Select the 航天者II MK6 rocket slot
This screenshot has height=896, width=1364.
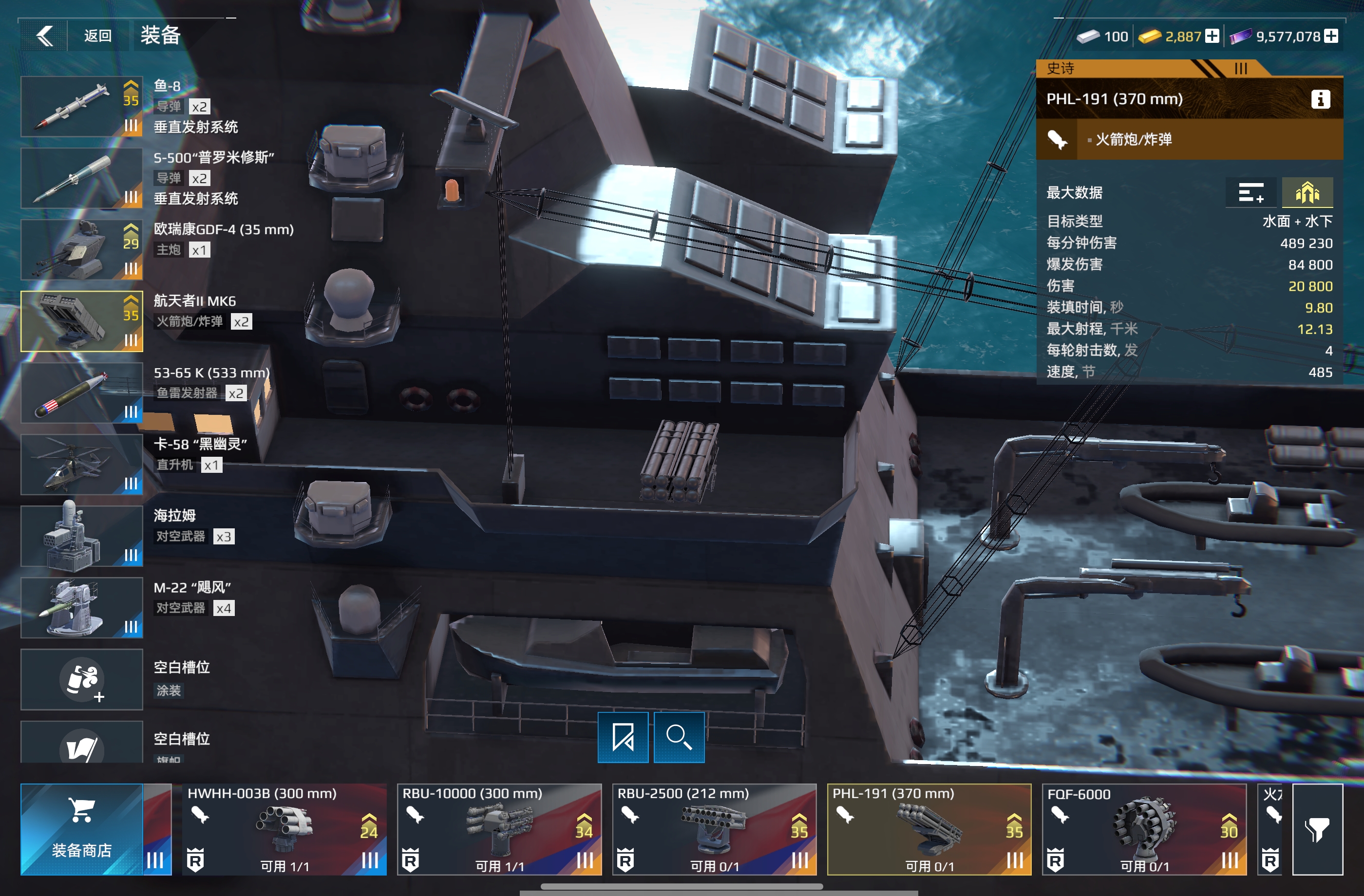[82, 321]
